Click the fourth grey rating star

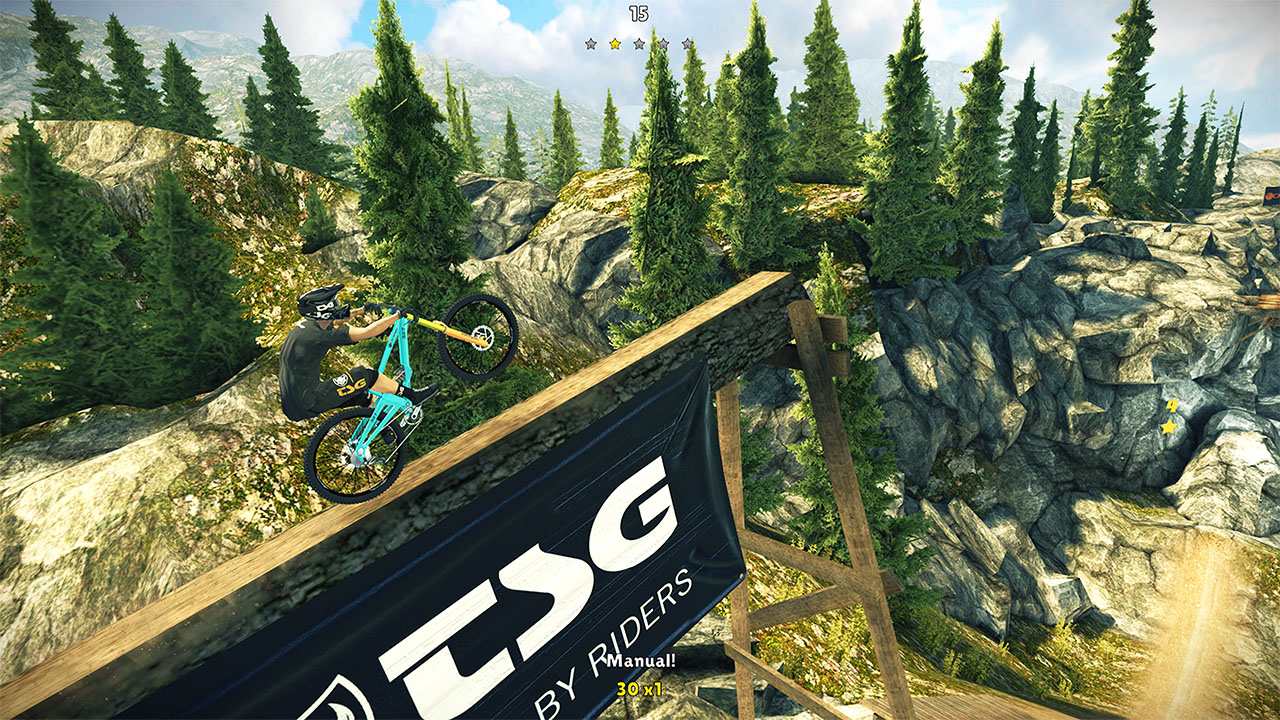click(664, 44)
